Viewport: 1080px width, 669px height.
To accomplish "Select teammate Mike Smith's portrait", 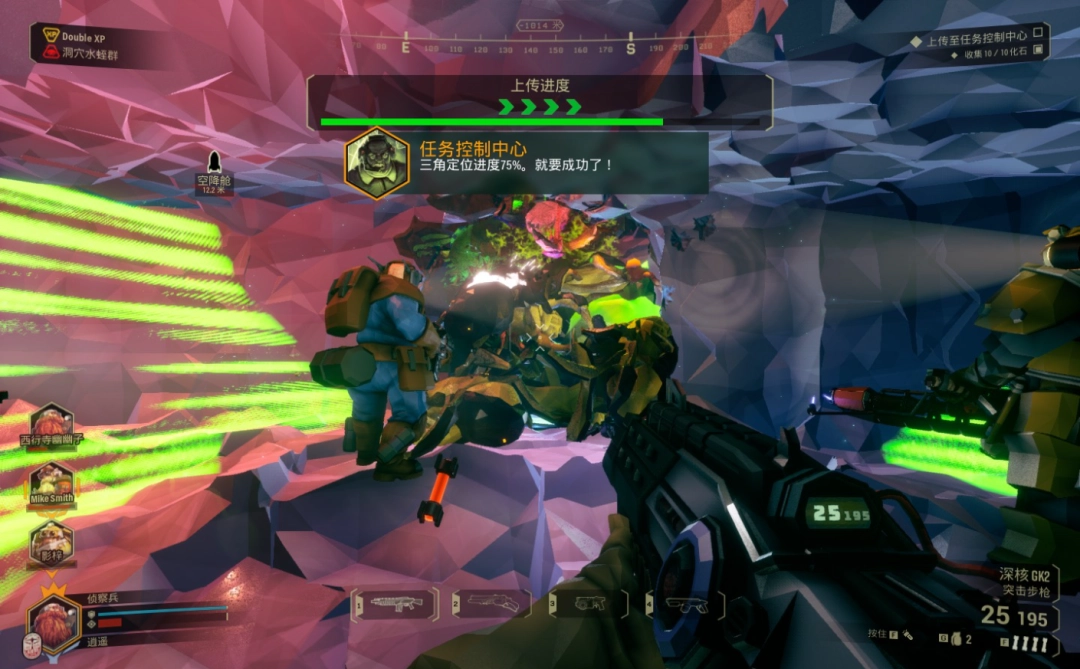I will [52, 482].
